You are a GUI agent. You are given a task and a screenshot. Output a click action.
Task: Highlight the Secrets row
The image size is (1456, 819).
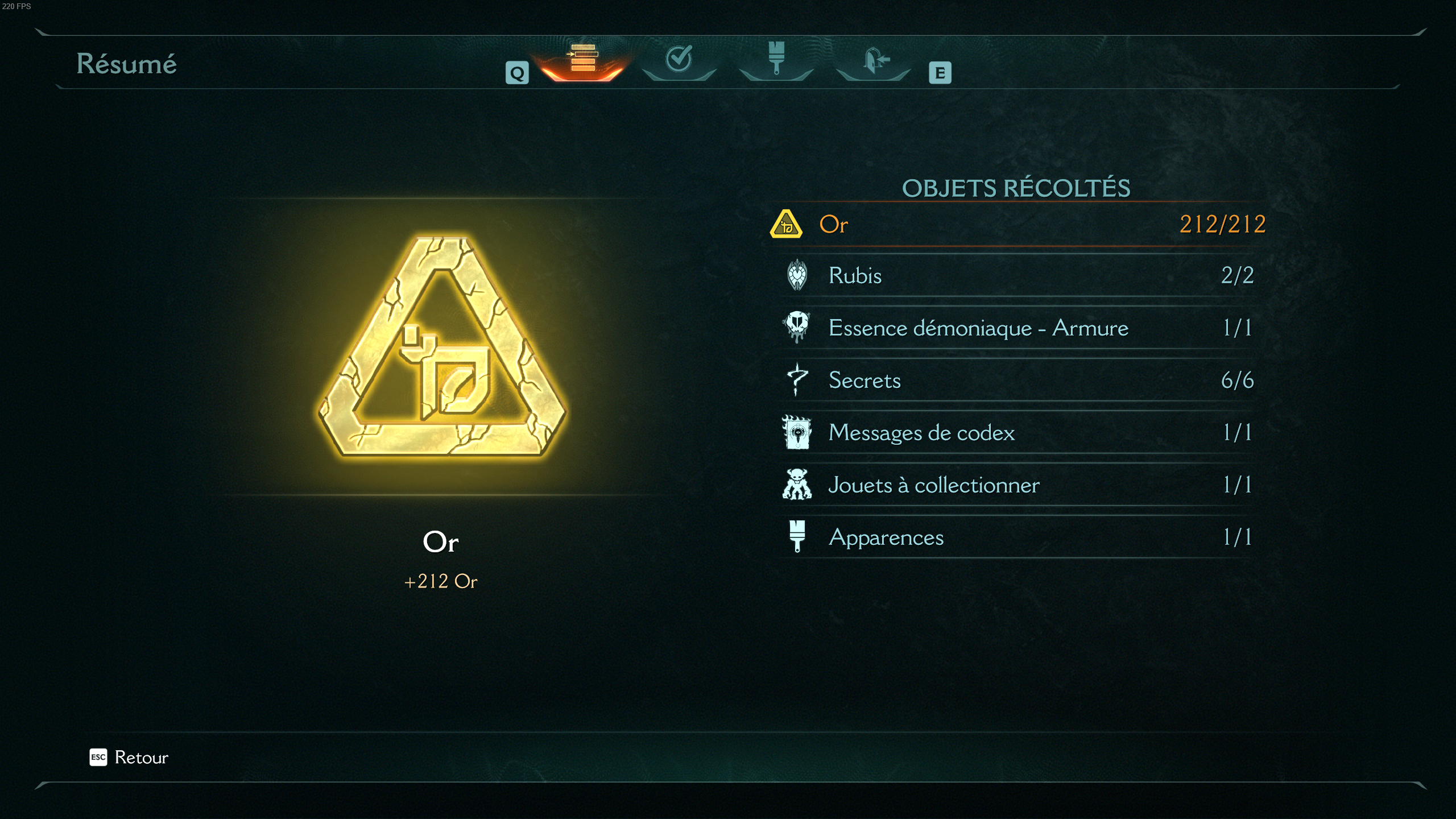pyautogui.click(x=1017, y=380)
